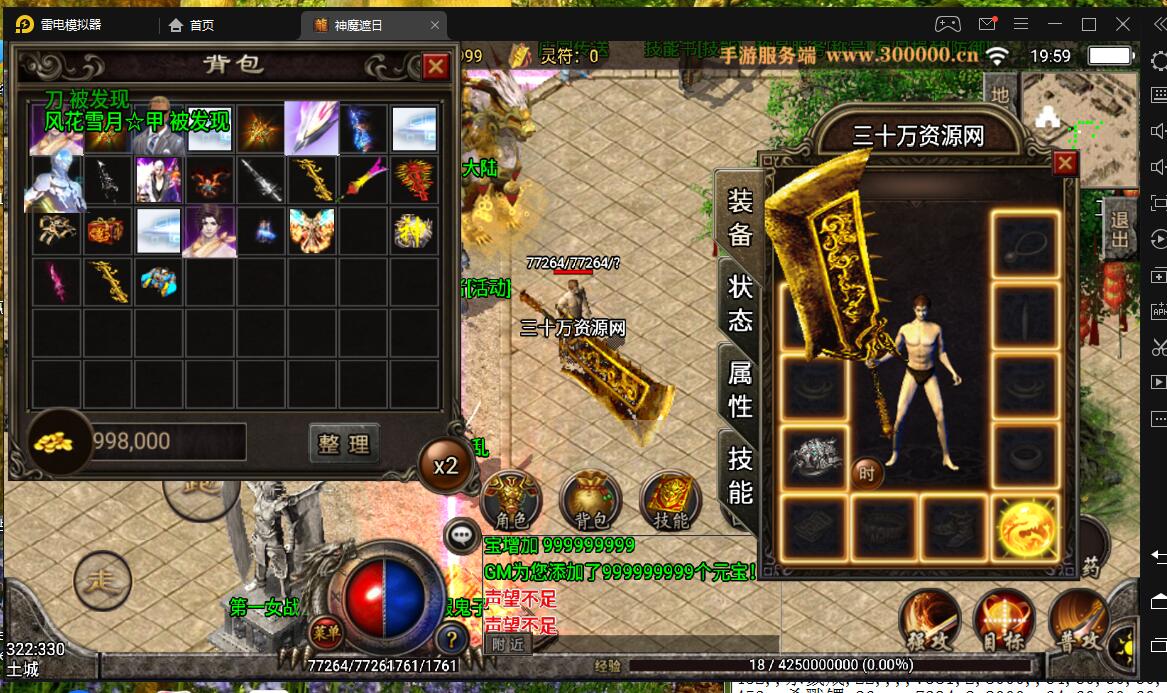The height and width of the screenshot is (693, 1167).
Task: Select the 附近 nearby chat channel
Action: click(x=507, y=645)
